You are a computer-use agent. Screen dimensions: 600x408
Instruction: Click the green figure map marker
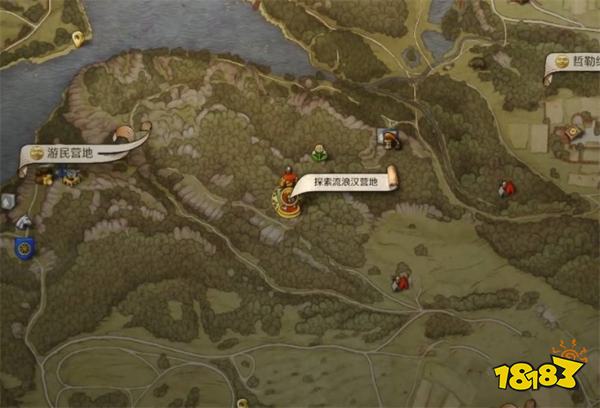[318, 152]
